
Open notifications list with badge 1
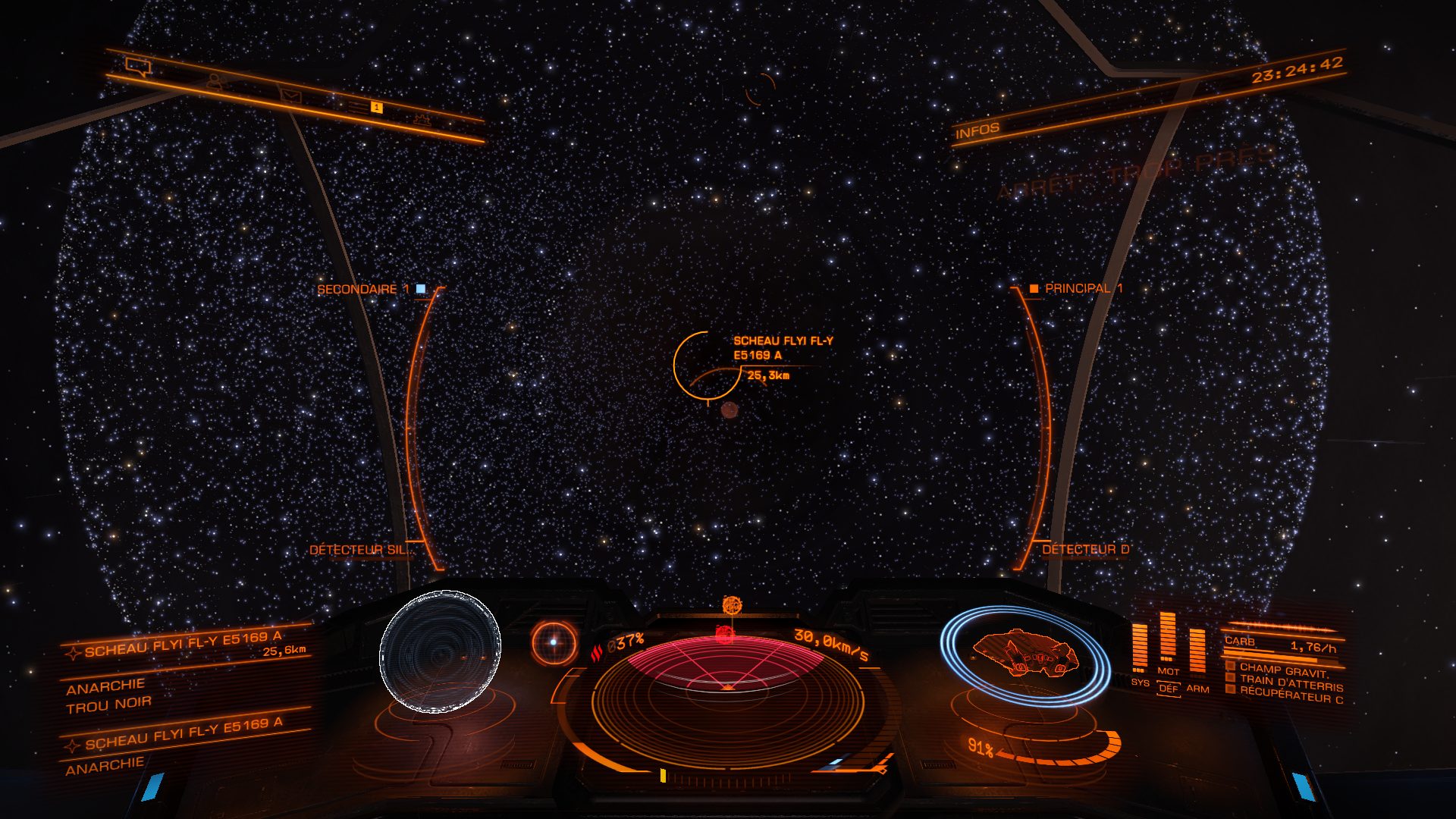366,107
